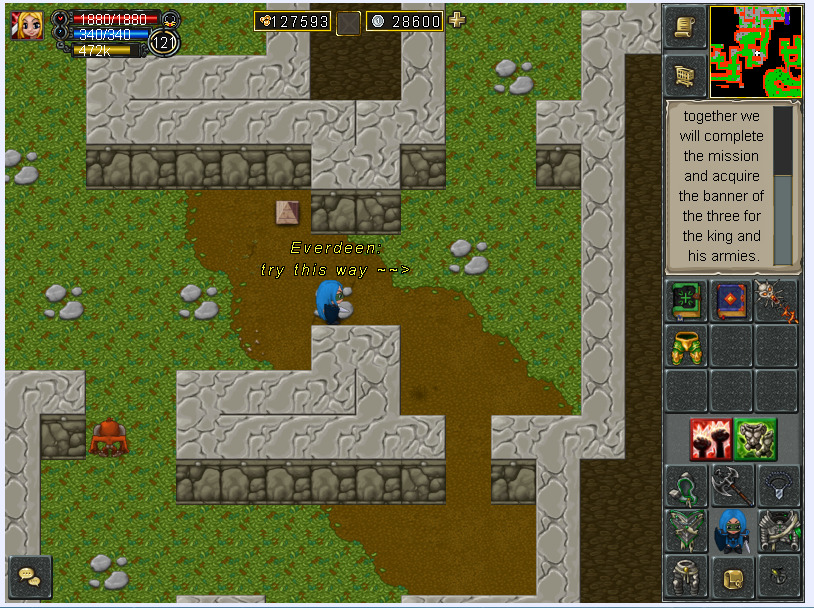
Task: Open the quest scroll menu
Action: 685,28
